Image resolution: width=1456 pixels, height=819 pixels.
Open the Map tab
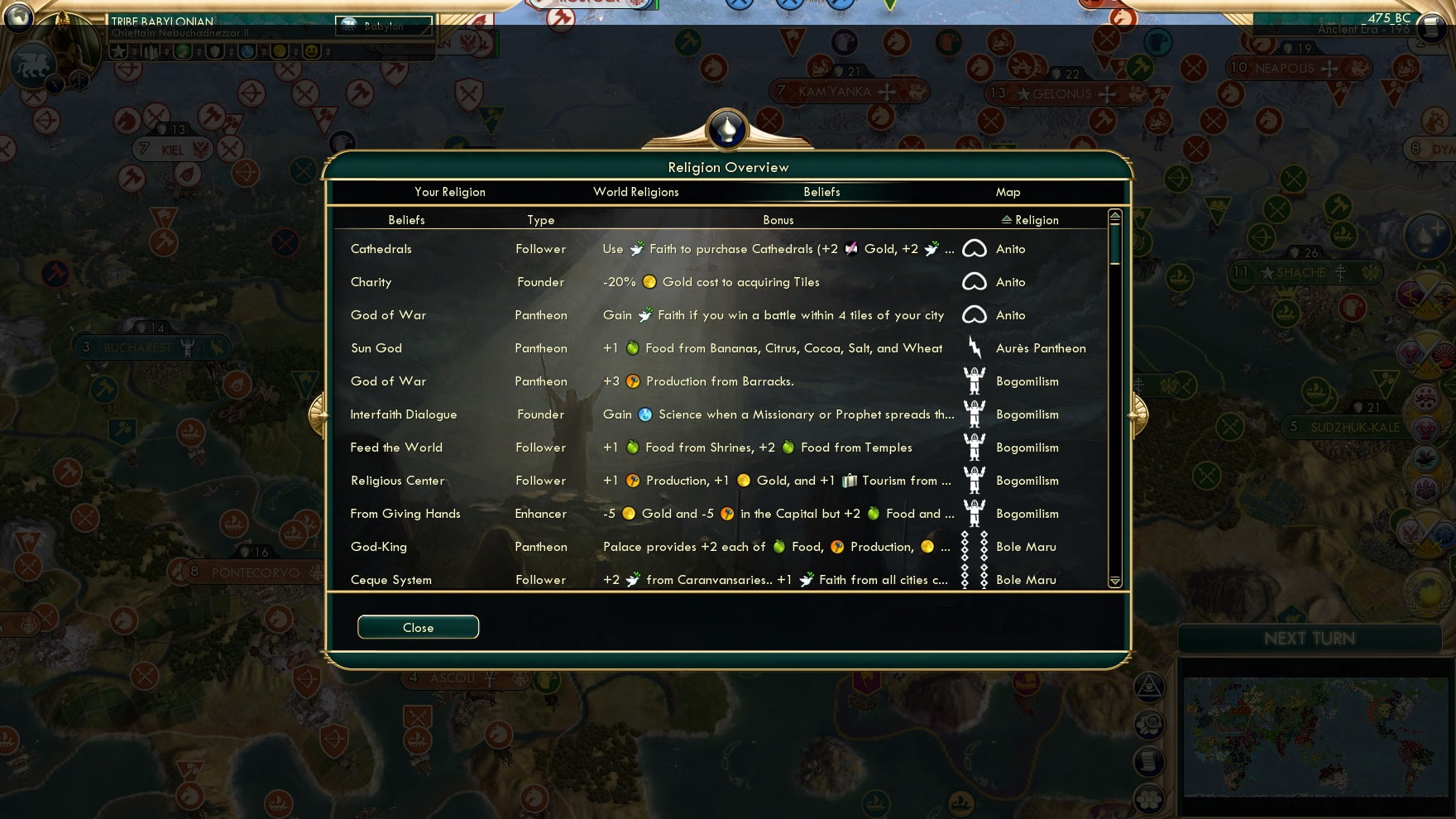pyautogui.click(x=1008, y=192)
